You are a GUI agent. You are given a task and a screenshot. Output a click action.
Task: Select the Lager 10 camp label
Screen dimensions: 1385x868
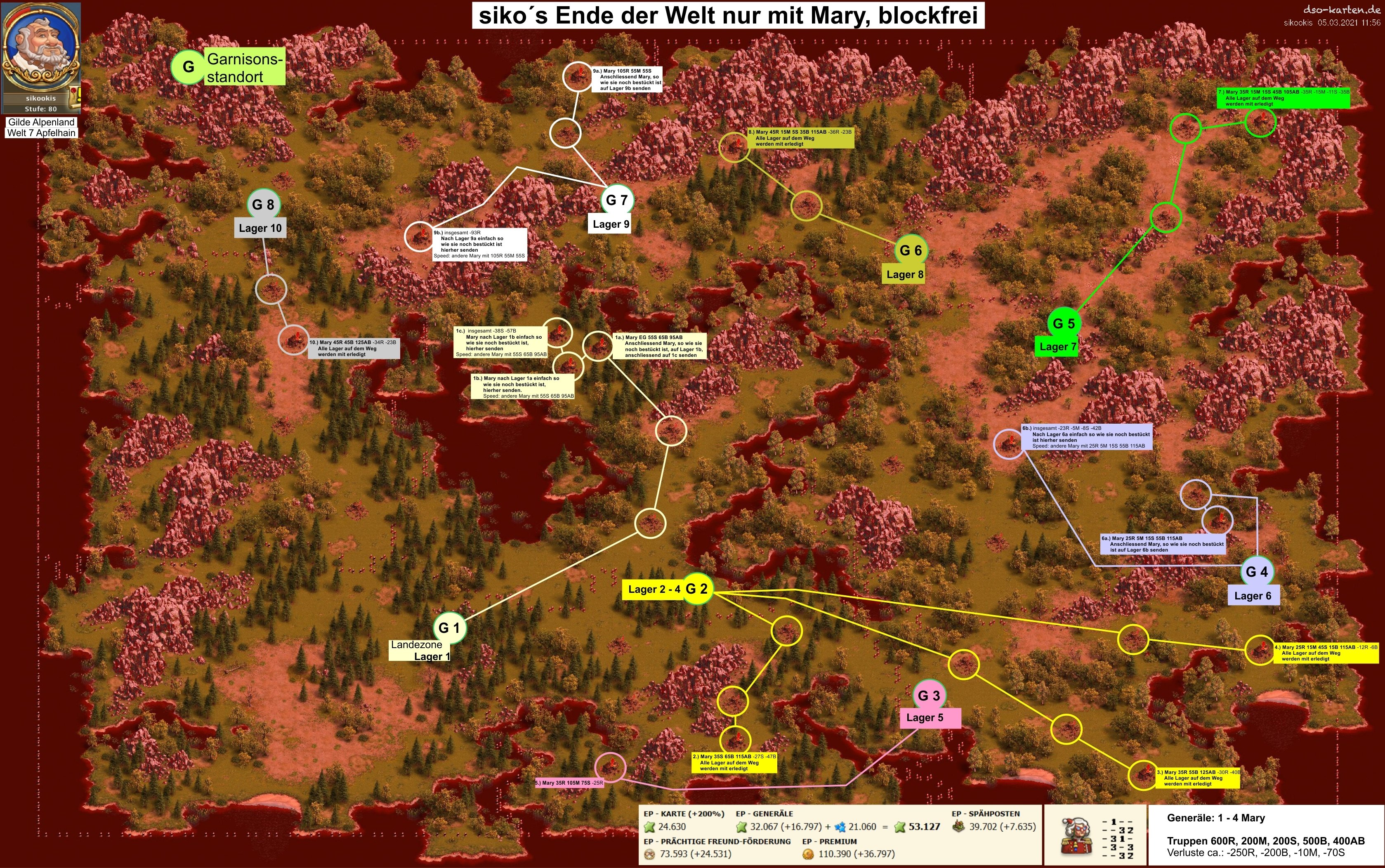pos(260,228)
